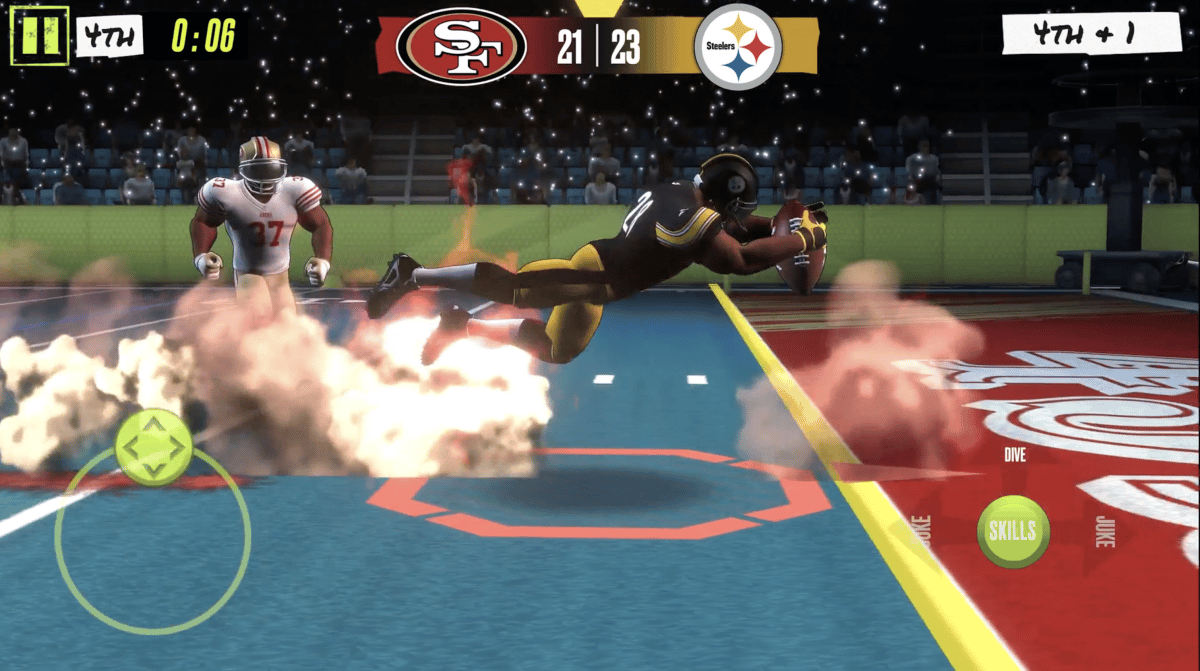
Task: Tap the green directional joystick knob
Action: 153,447
